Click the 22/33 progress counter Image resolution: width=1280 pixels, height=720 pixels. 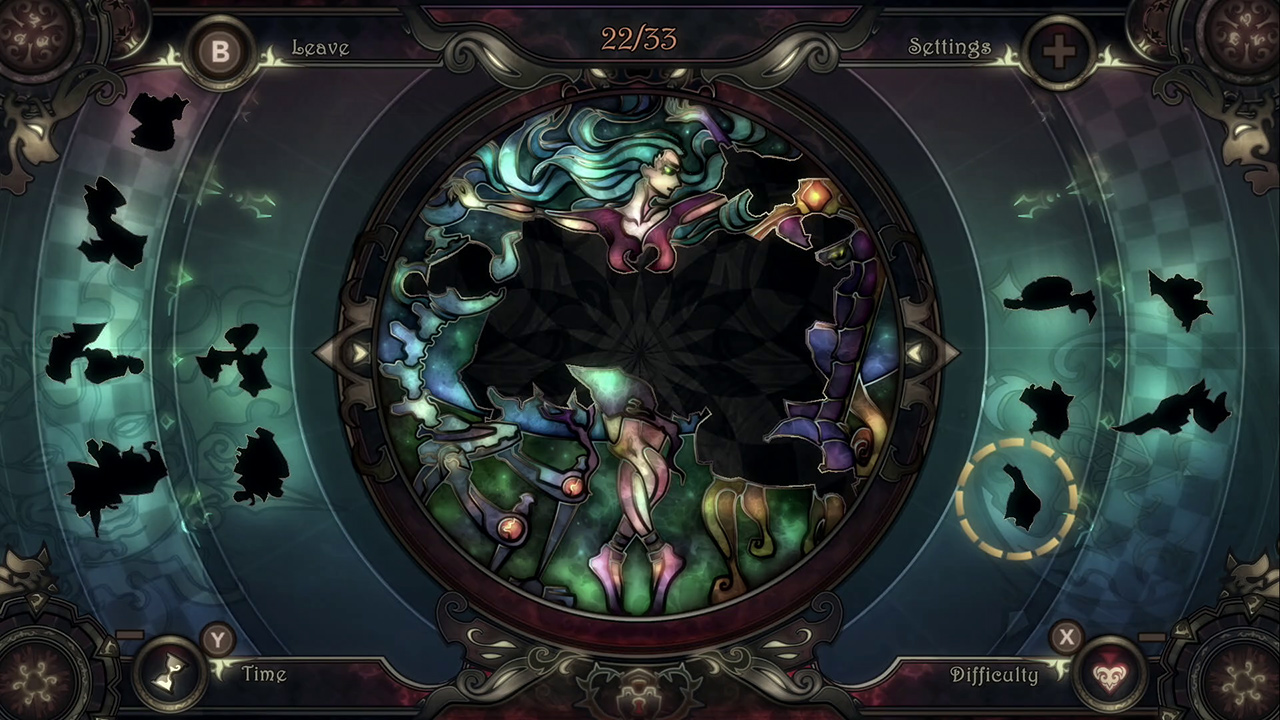[x=638, y=40]
